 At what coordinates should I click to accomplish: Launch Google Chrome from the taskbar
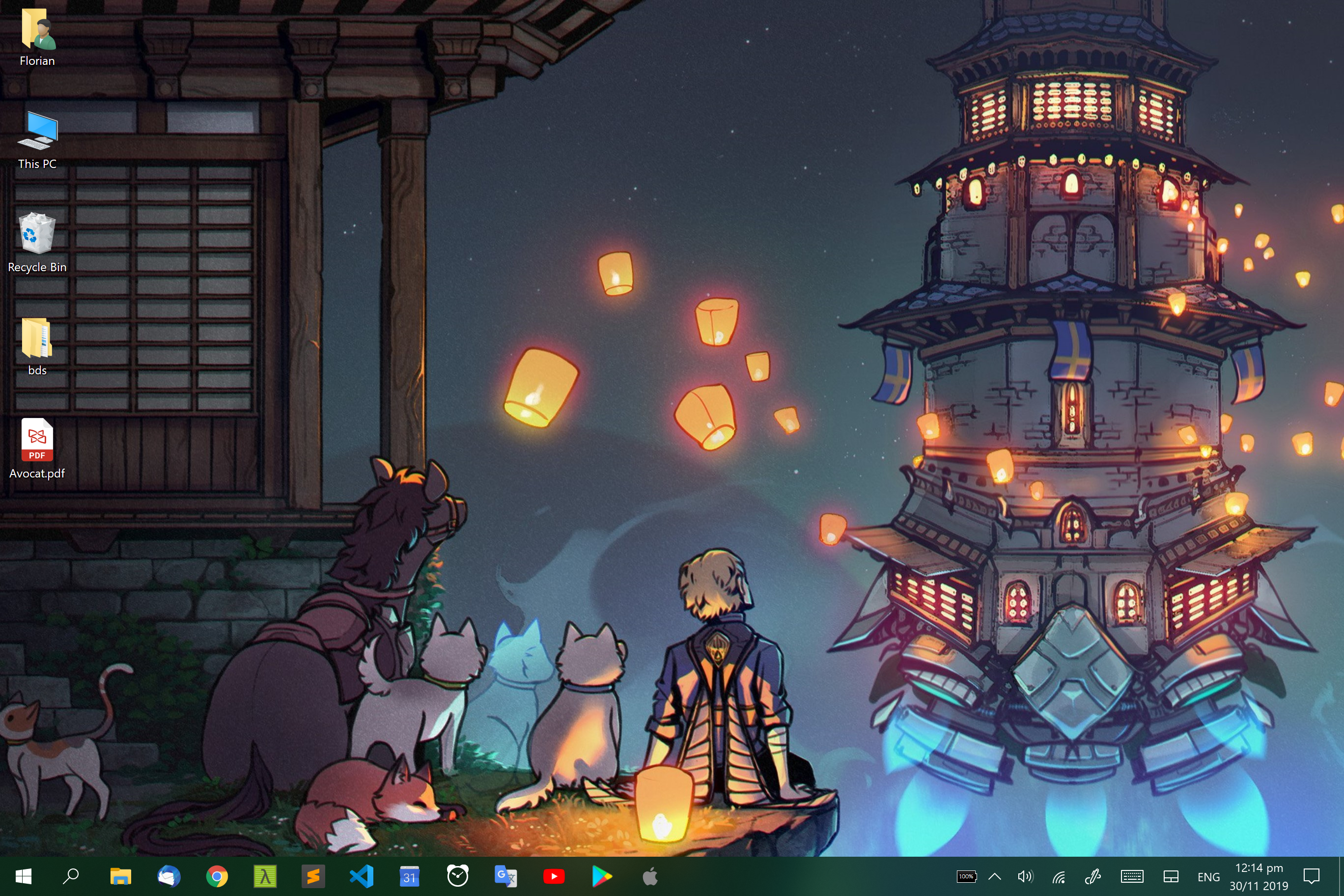tap(217, 876)
